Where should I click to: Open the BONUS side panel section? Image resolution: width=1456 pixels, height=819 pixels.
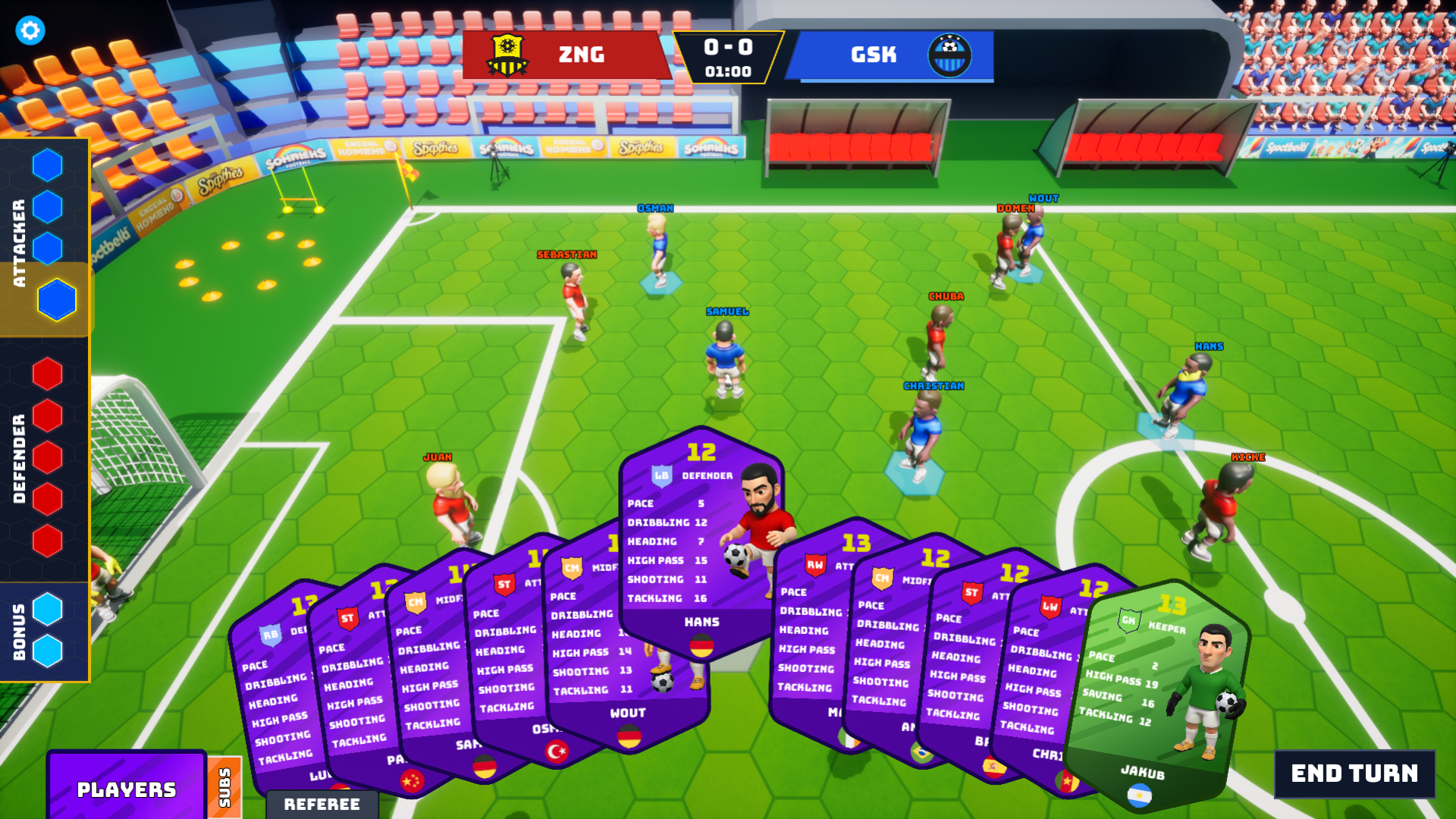(19, 631)
